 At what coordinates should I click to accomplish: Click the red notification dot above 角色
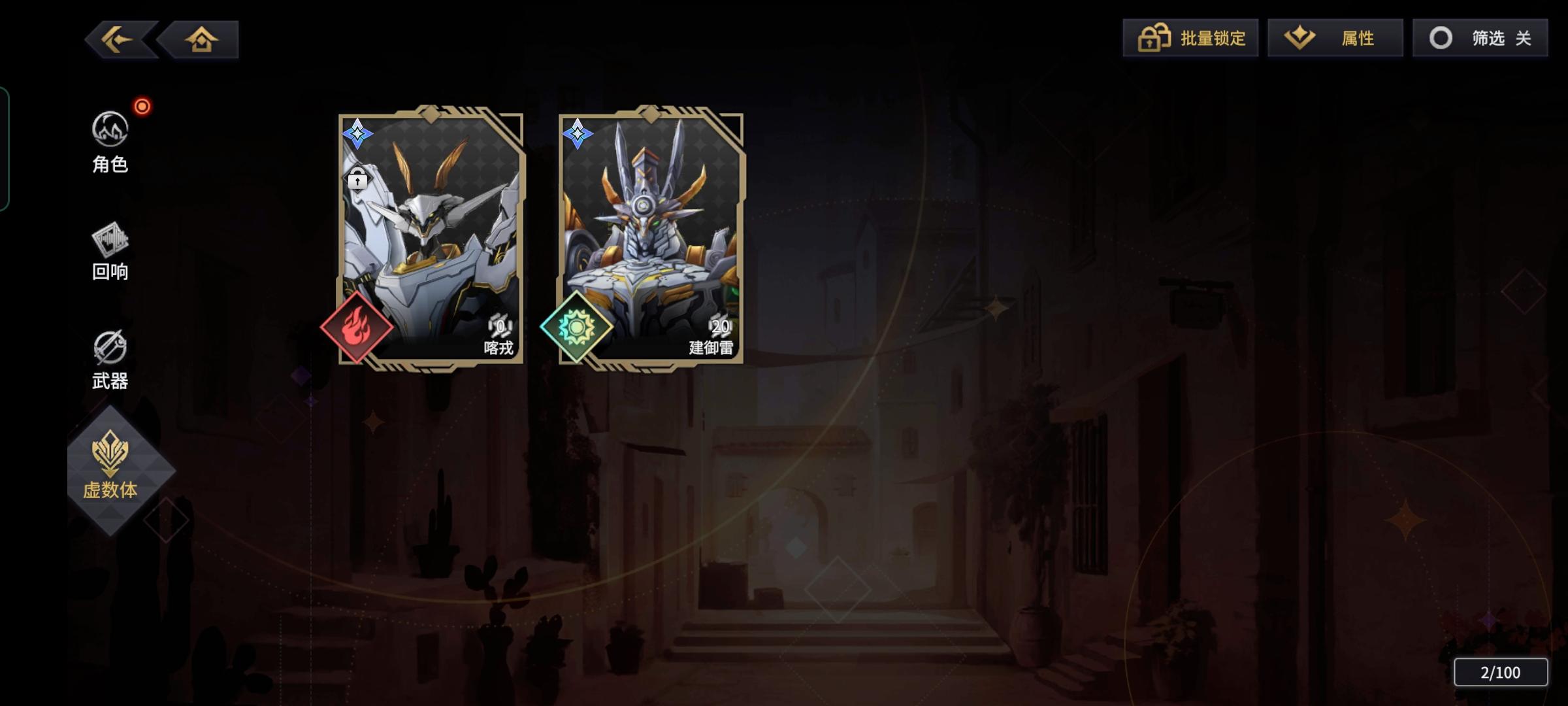[142, 107]
